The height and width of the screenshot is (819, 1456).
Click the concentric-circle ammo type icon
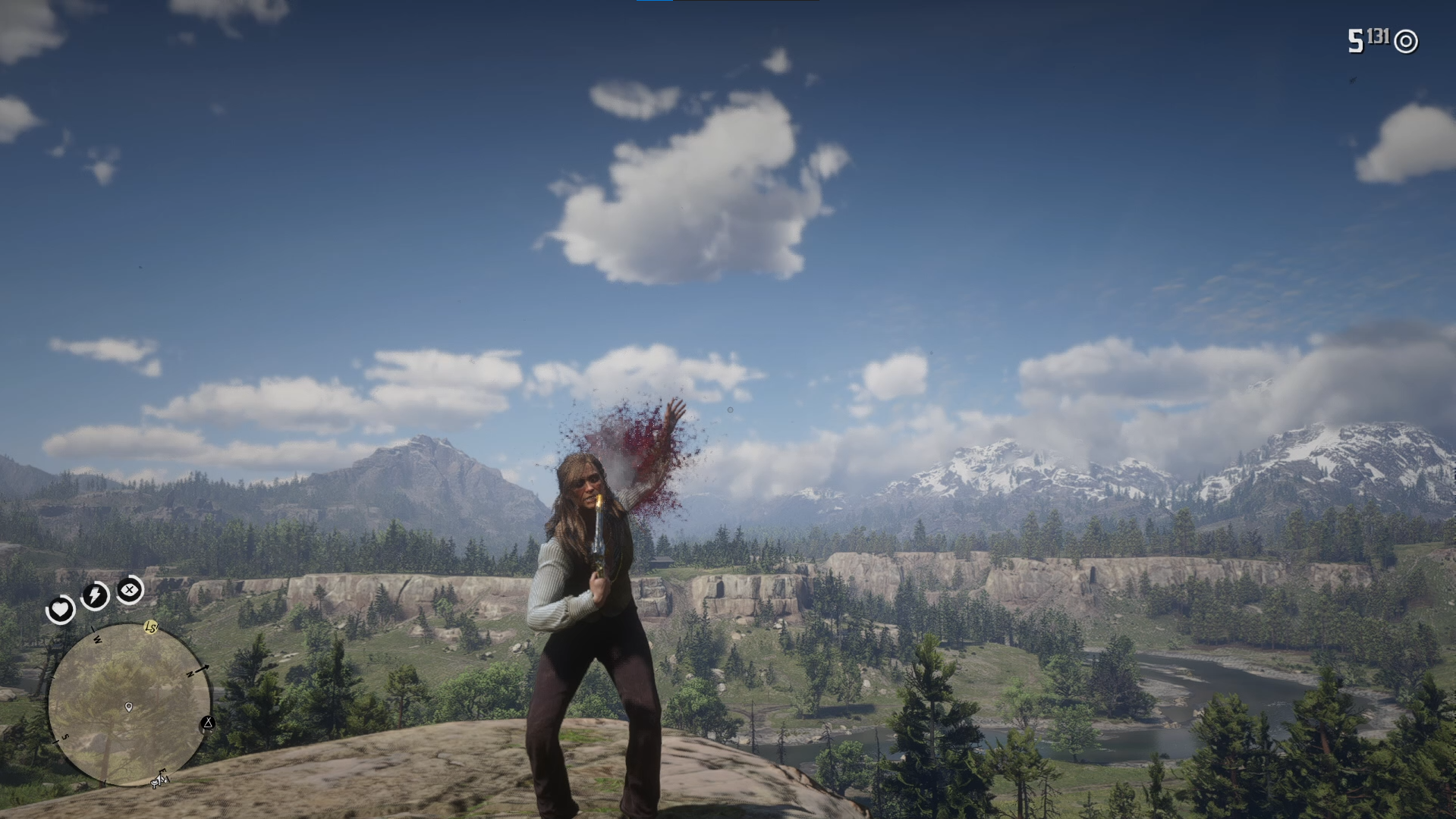point(1406,42)
